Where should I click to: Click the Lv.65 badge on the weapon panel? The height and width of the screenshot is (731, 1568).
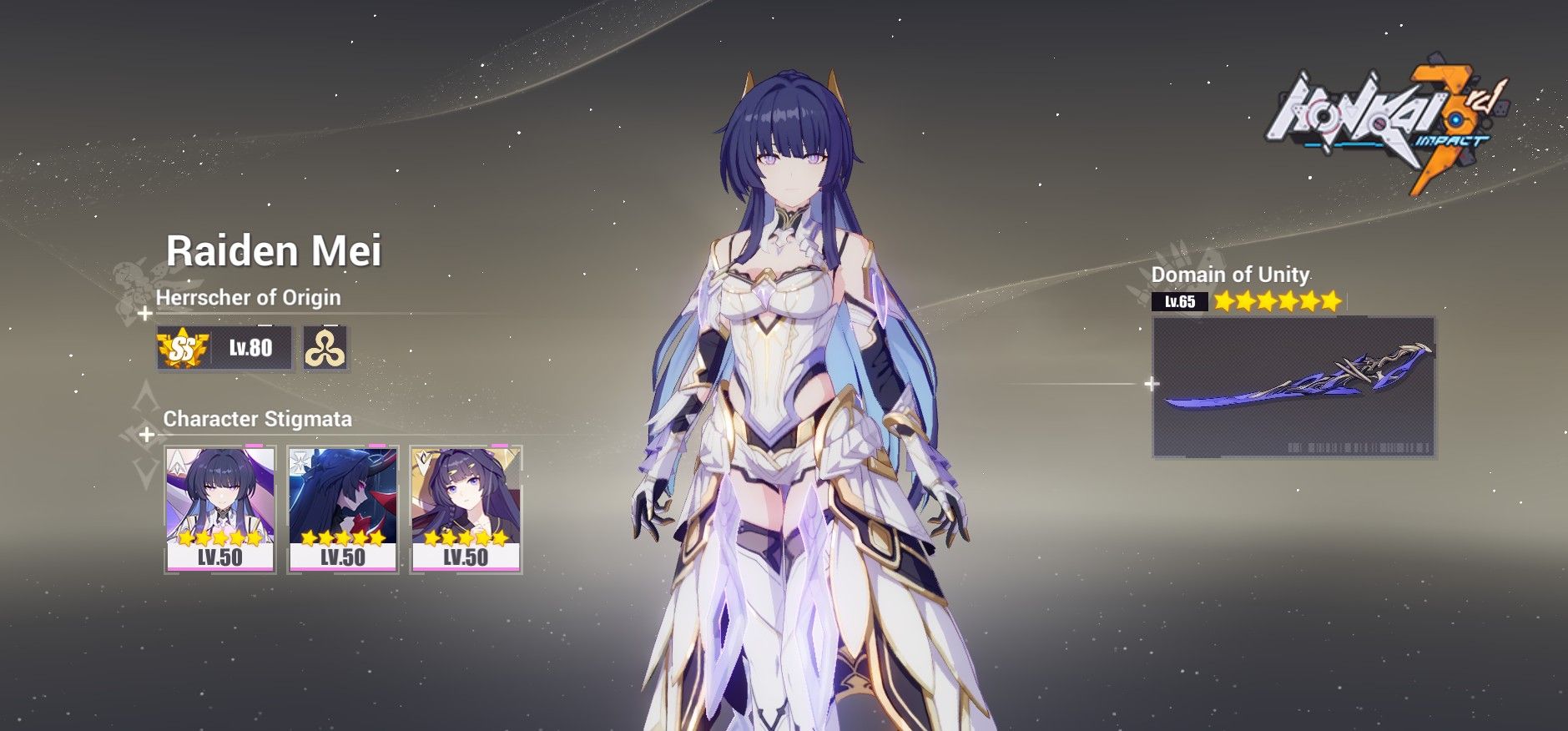tap(1180, 301)
